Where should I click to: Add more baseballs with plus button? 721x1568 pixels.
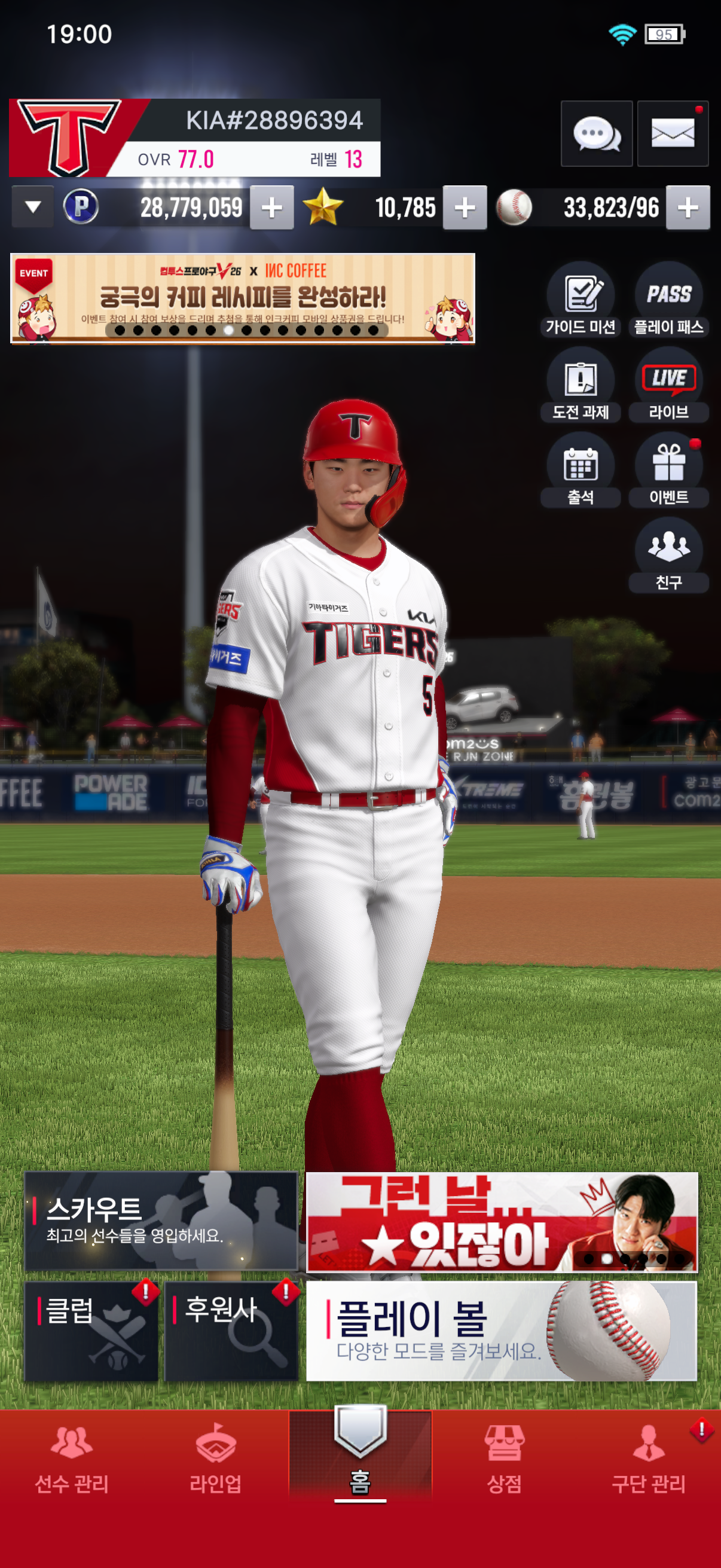click(x=688, y=208)
